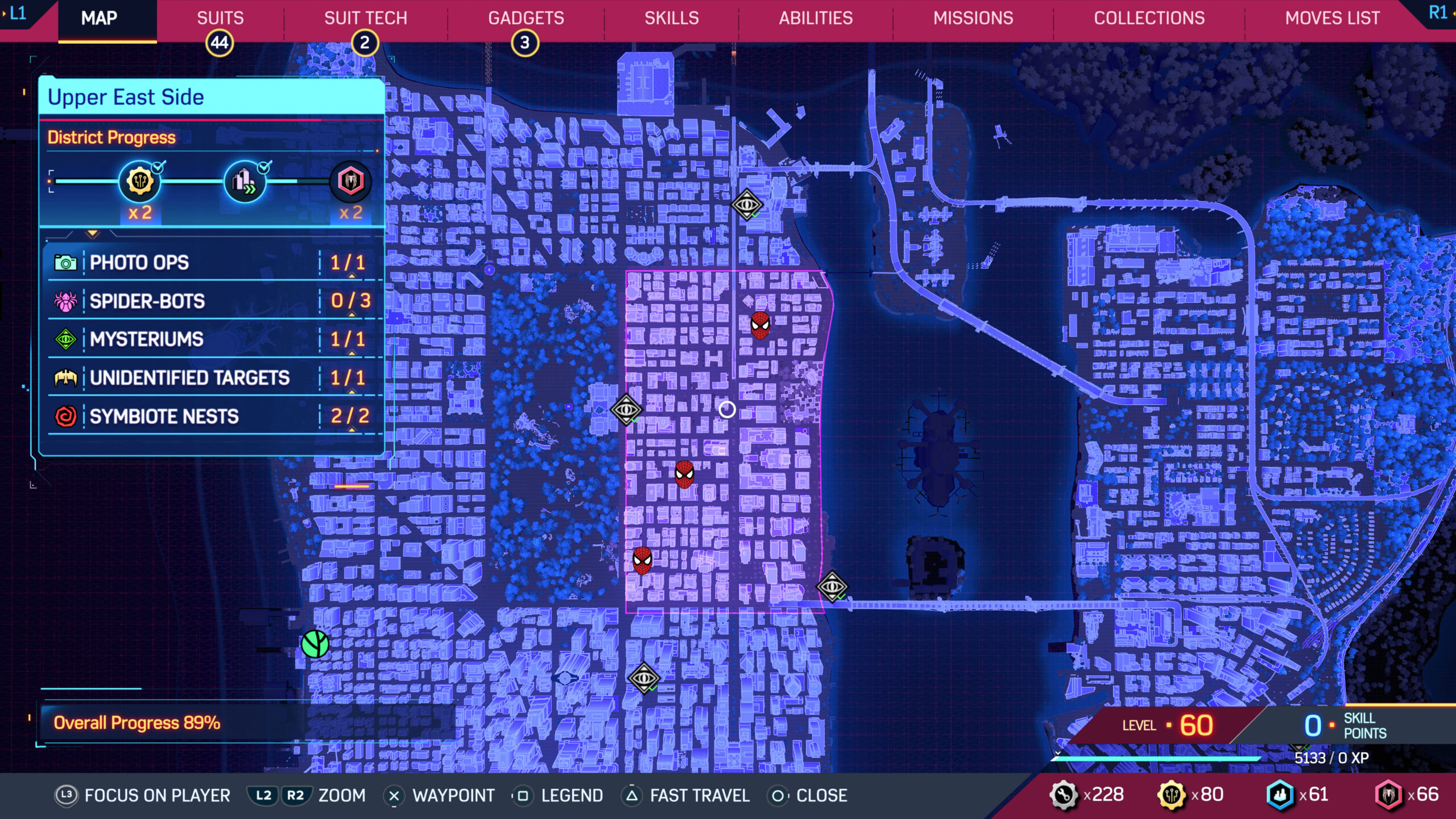Viewport: 1456px width, 819px height.
Task: Expand the Symbiote Nests row chevron
Action: coord(351,429)
